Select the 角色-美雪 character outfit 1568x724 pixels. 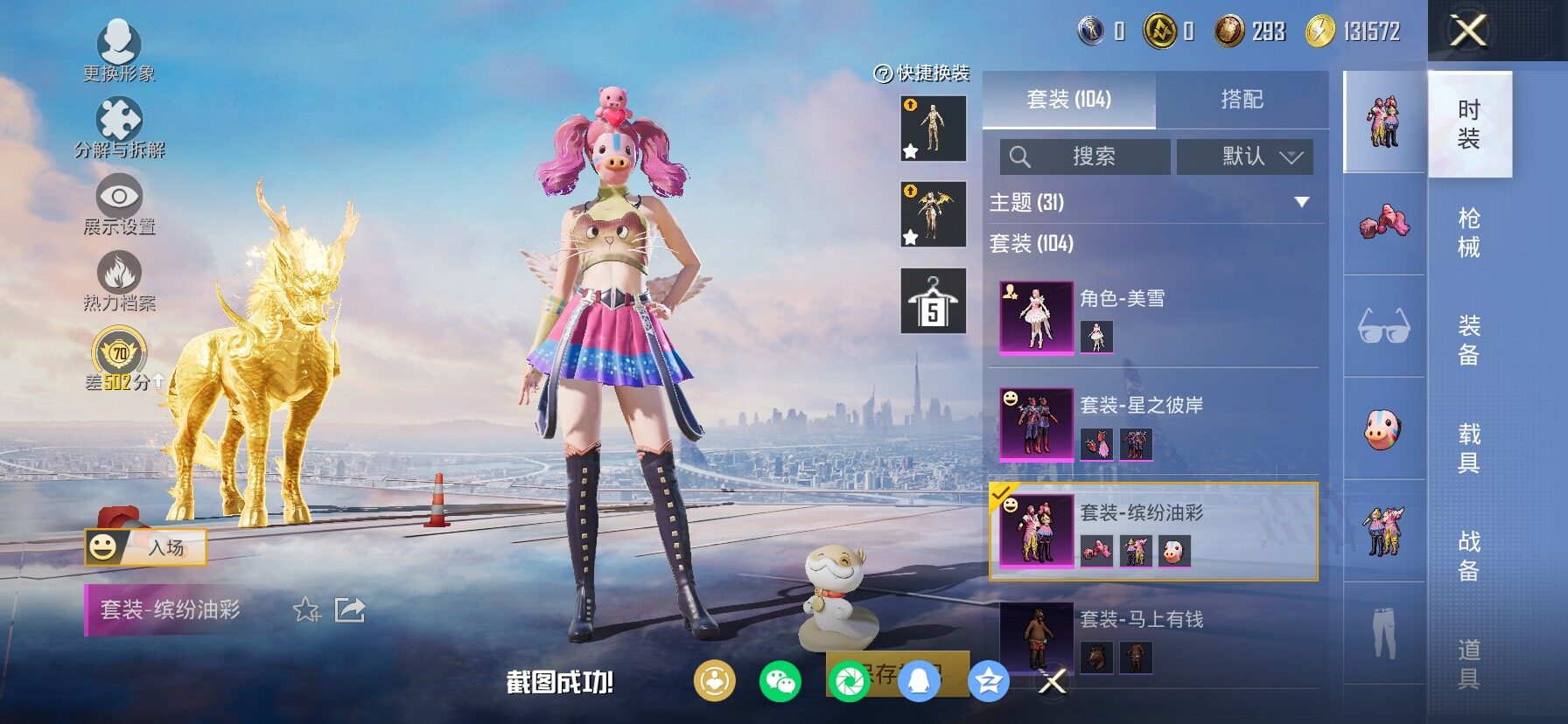[1153, 317]
